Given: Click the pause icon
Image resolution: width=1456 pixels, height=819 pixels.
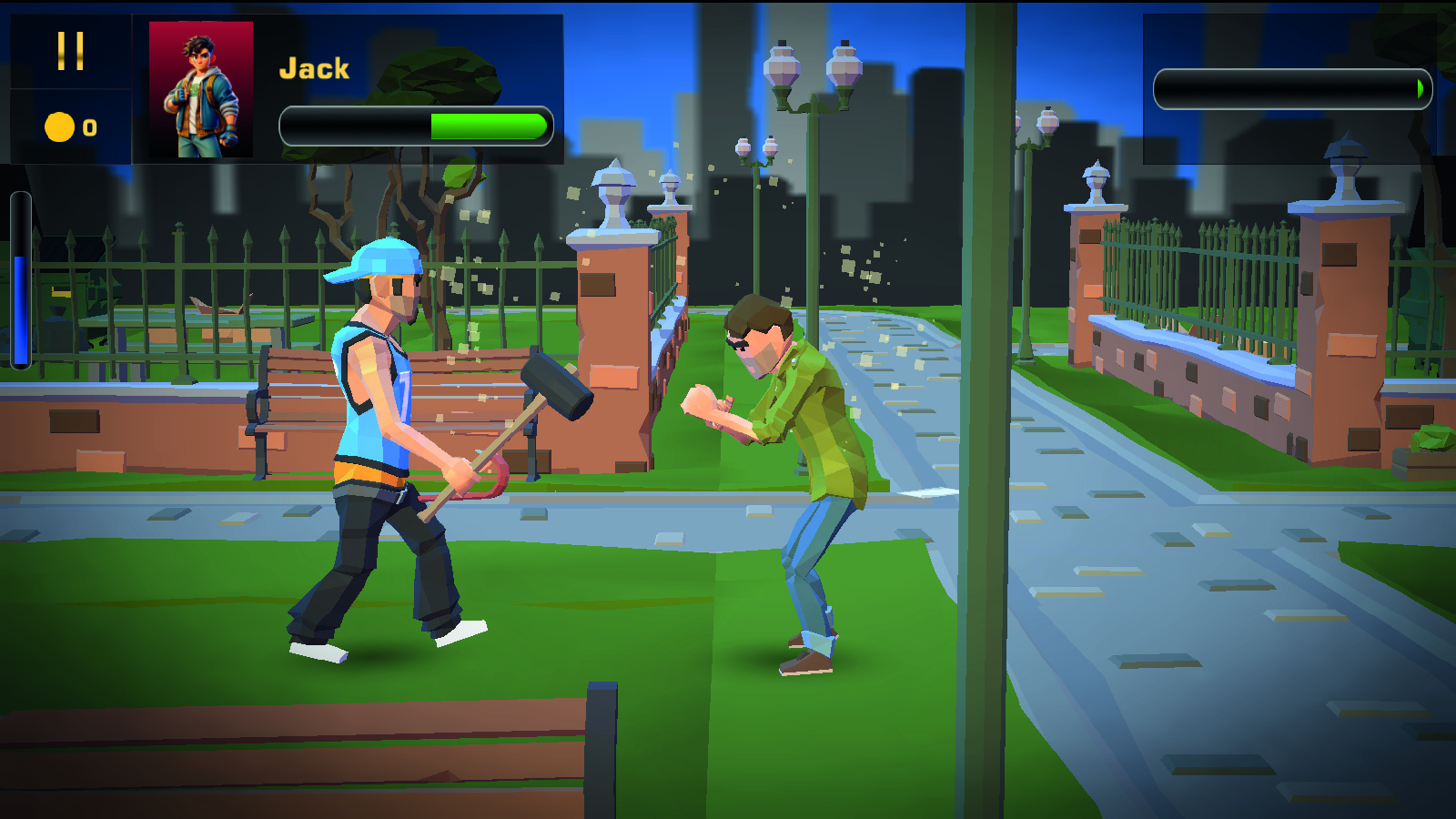Looking at the screenshot, I should (71, 52).
